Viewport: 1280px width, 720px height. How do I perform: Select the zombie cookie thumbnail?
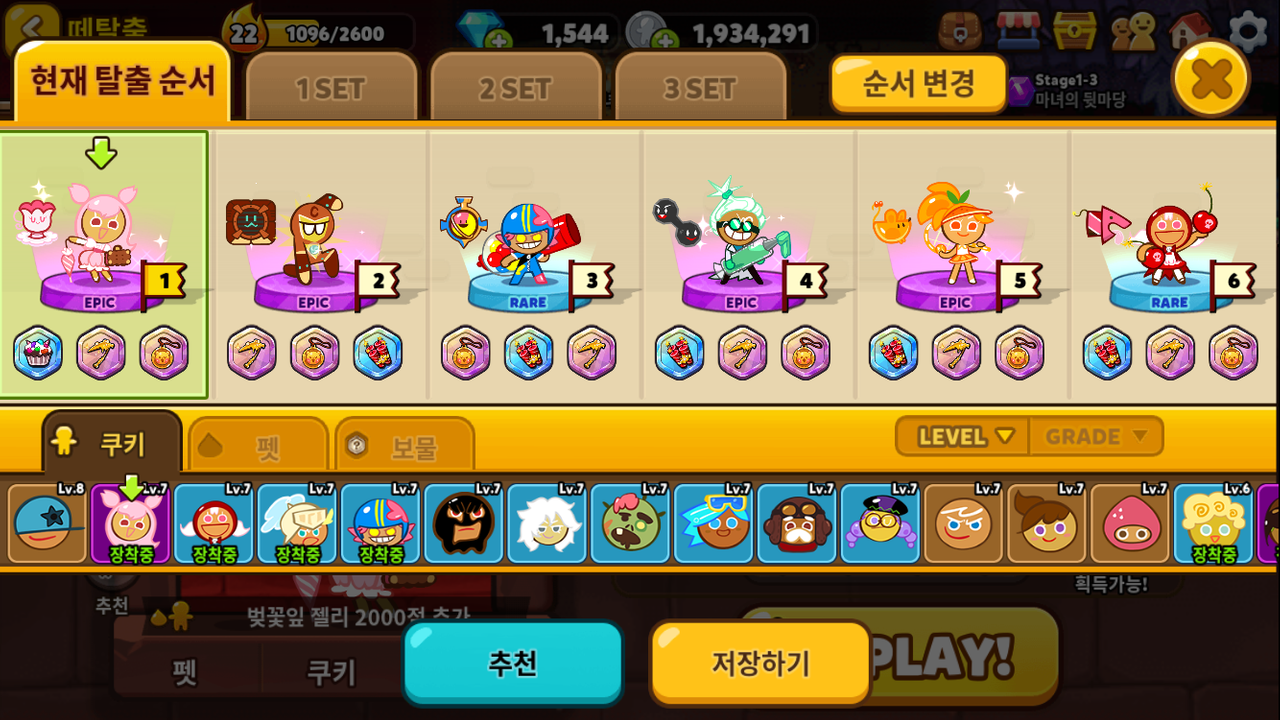pos(630,524)
